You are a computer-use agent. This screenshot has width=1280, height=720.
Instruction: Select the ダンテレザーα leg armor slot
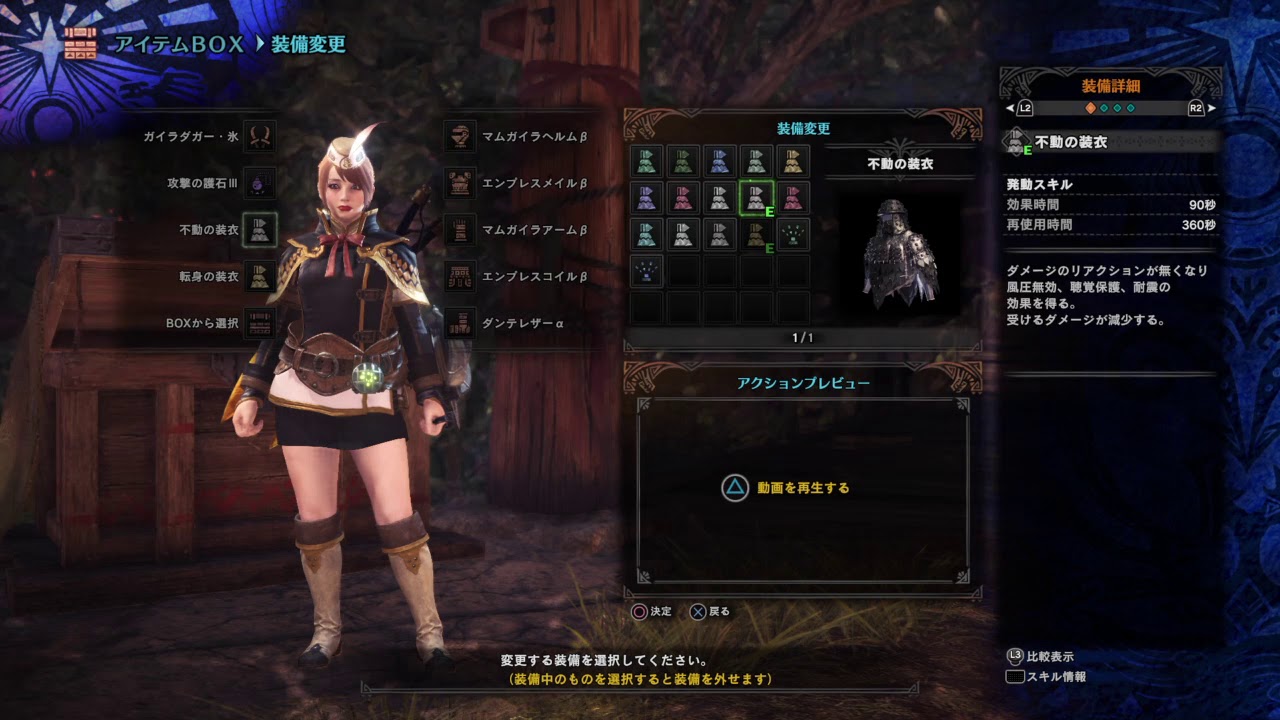point(461,323)
